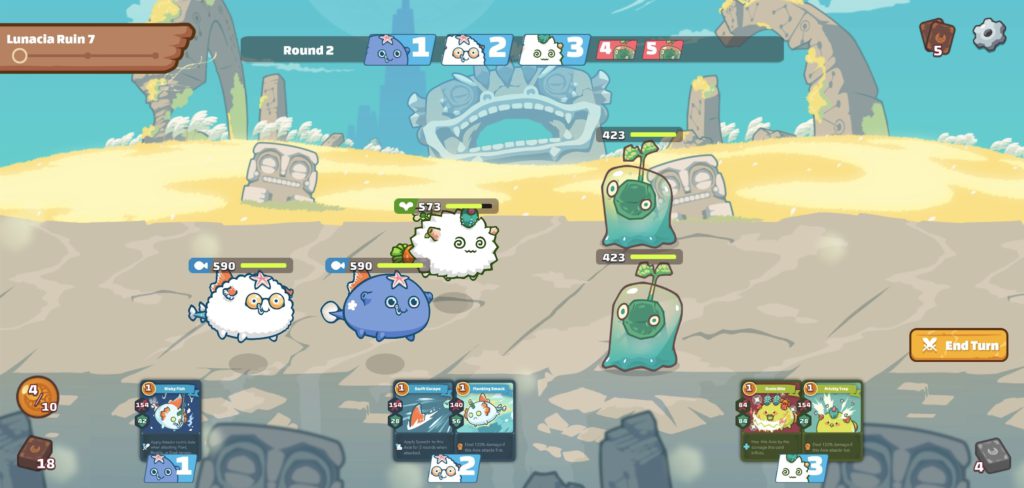This screenshot has width=1024, height=488.
Task: Select the Drain Bite card
Action: [771, 419]
